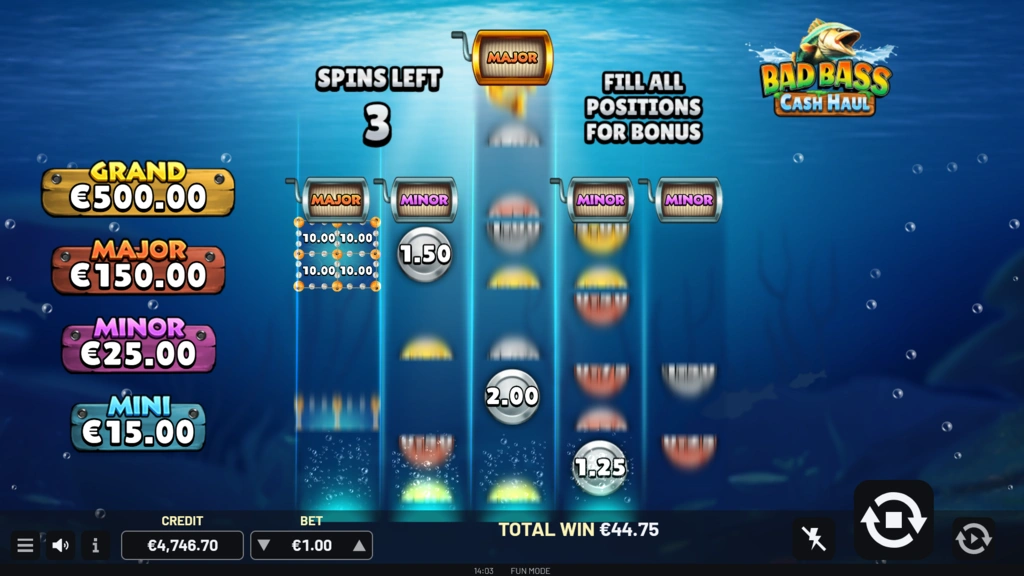Screen dimensions: 1024x576
Task: Increase the bet amount
Action: click(358, 545)
